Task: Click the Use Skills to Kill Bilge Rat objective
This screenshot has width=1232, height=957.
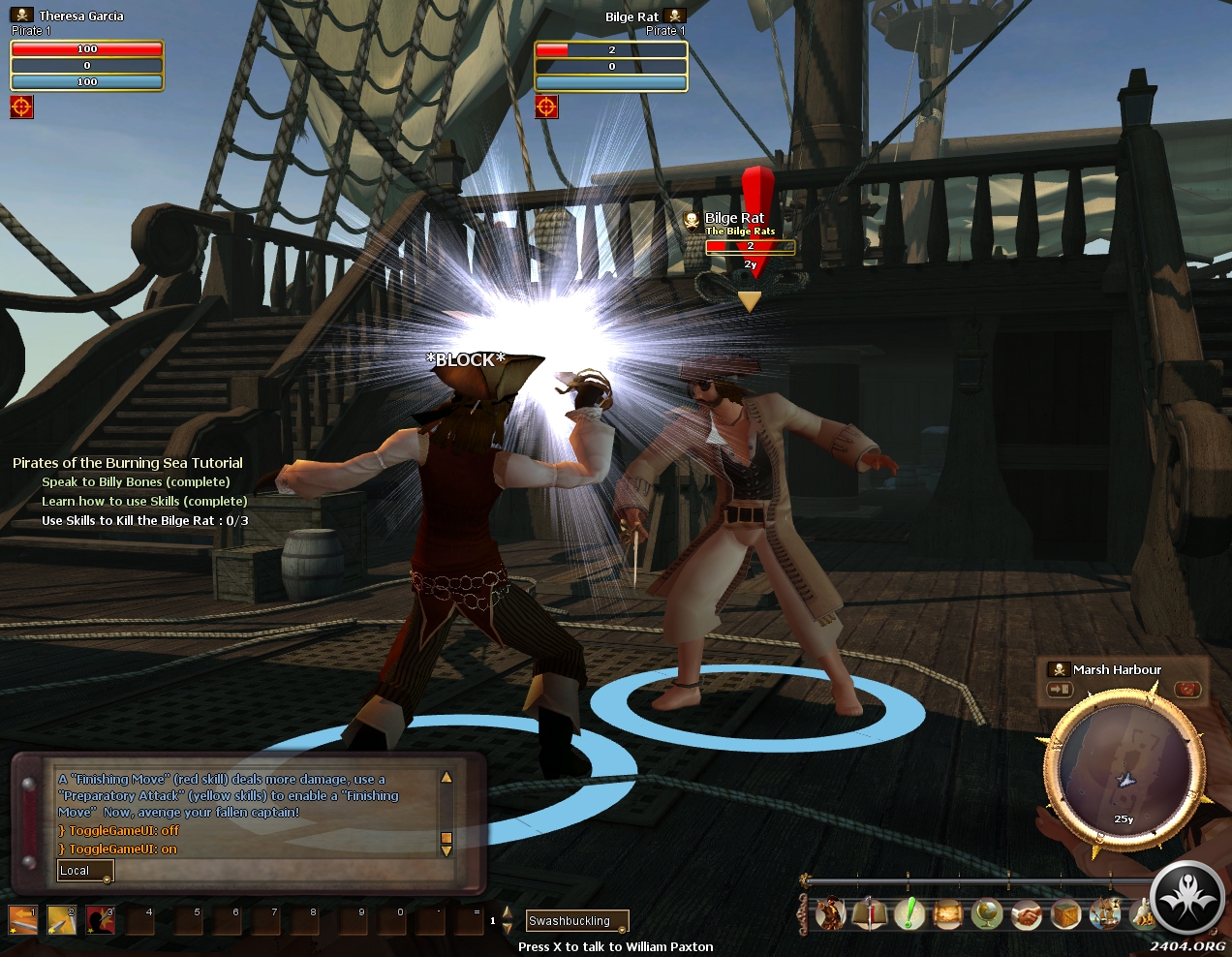Action: point(144,521)
